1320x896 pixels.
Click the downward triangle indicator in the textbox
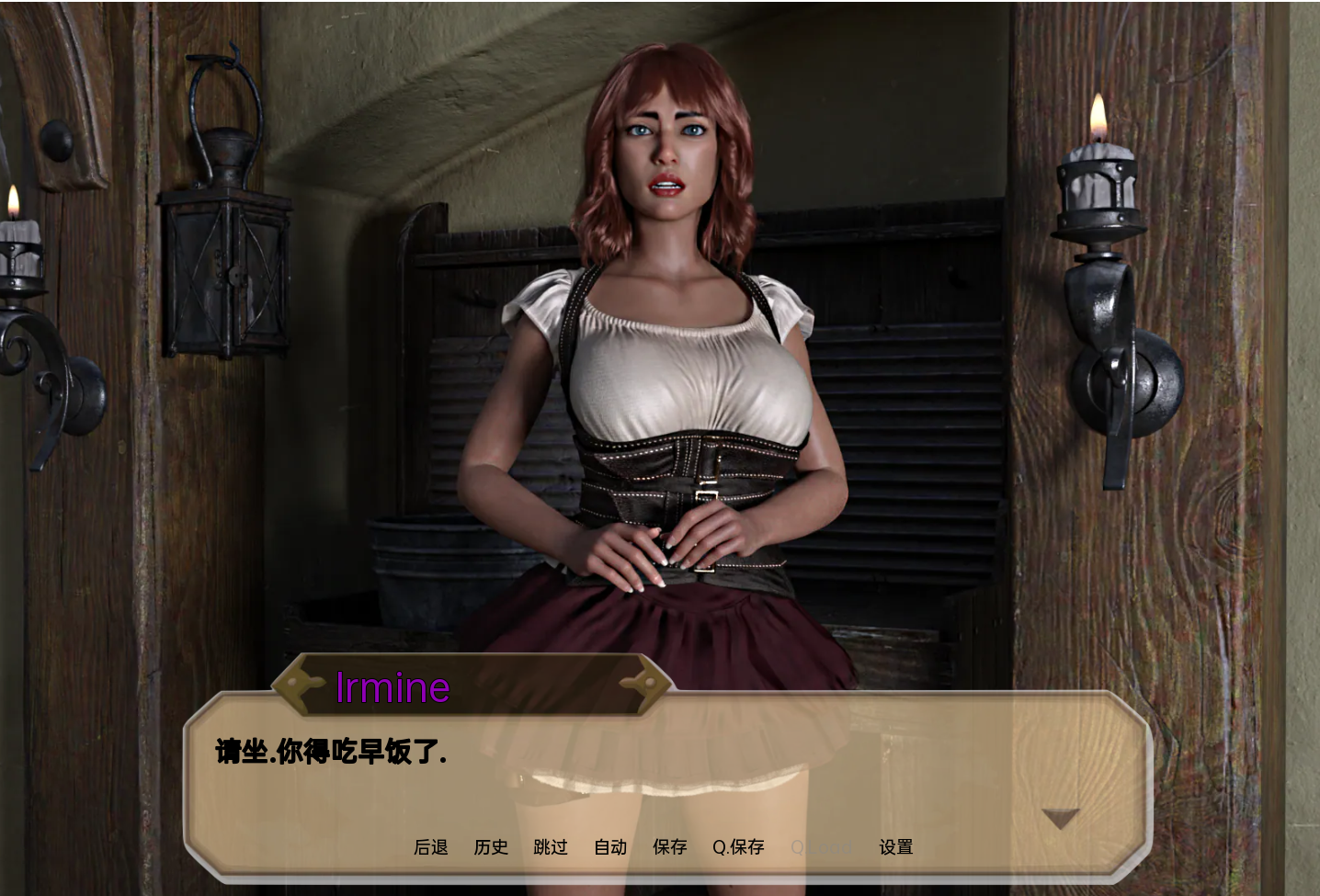click(1061, 816)
